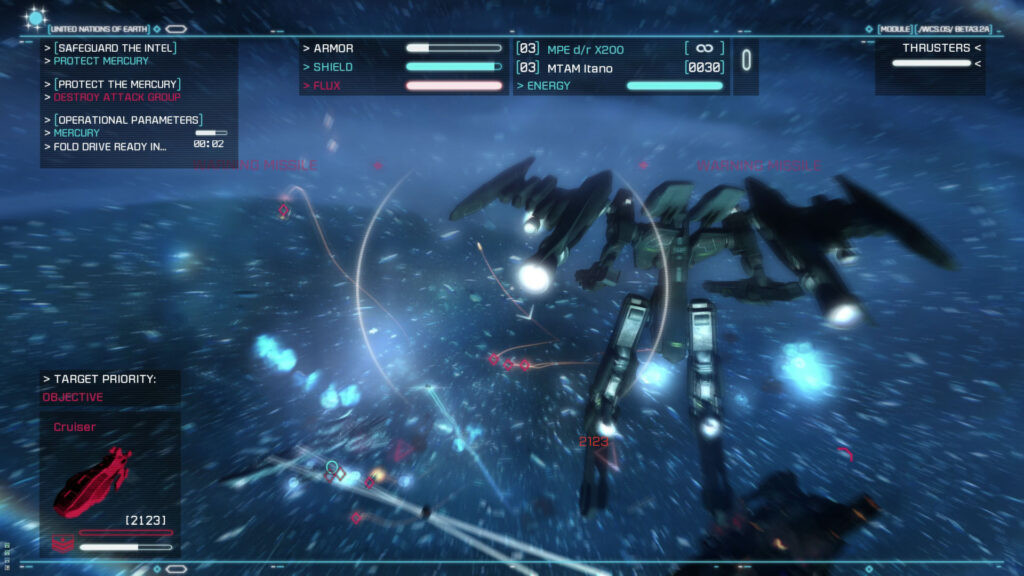Screen dimensions: 1024x576
Task: Select the Target Priority Objective label
Action: point(72,397)
